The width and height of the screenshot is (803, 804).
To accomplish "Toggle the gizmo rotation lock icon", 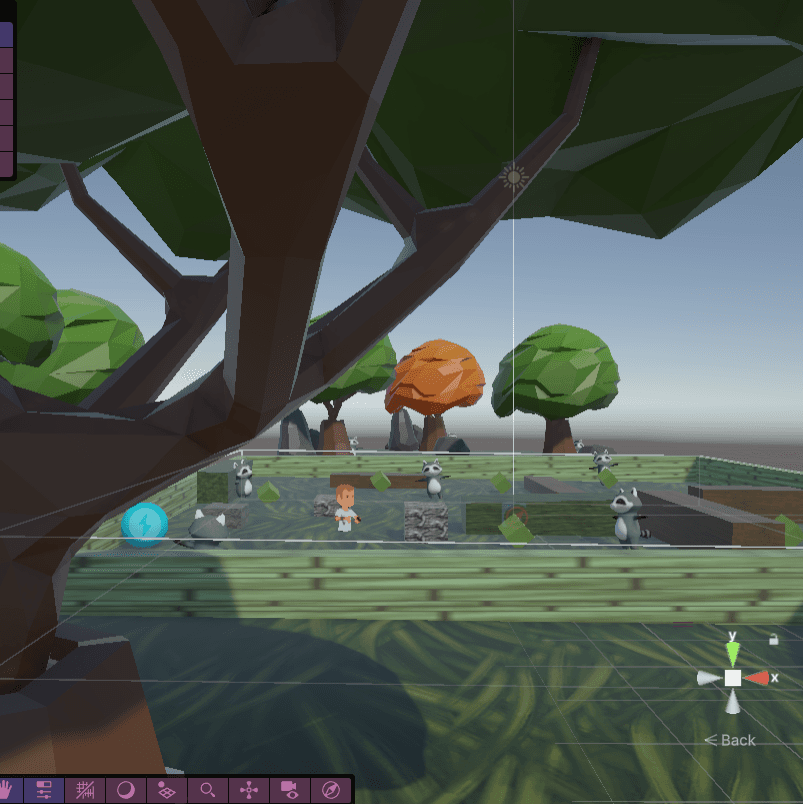I will (773, 639).
